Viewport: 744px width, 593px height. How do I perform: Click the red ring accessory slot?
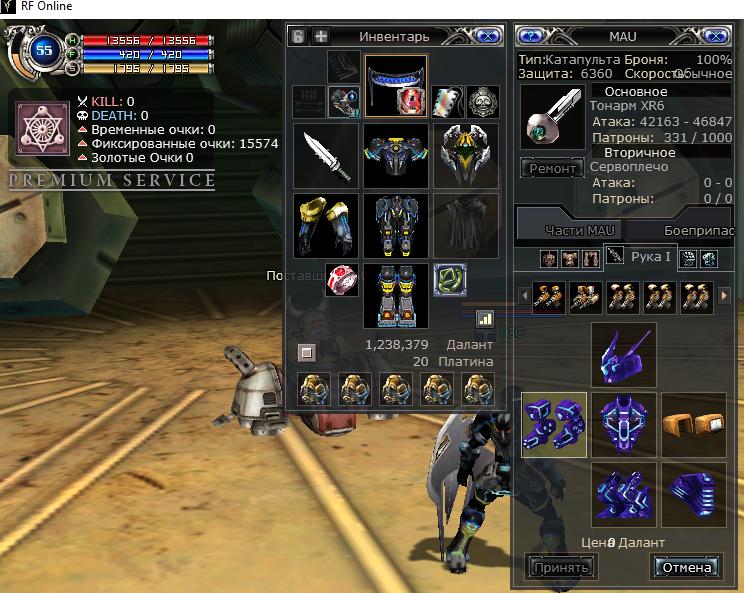(342, 279)
